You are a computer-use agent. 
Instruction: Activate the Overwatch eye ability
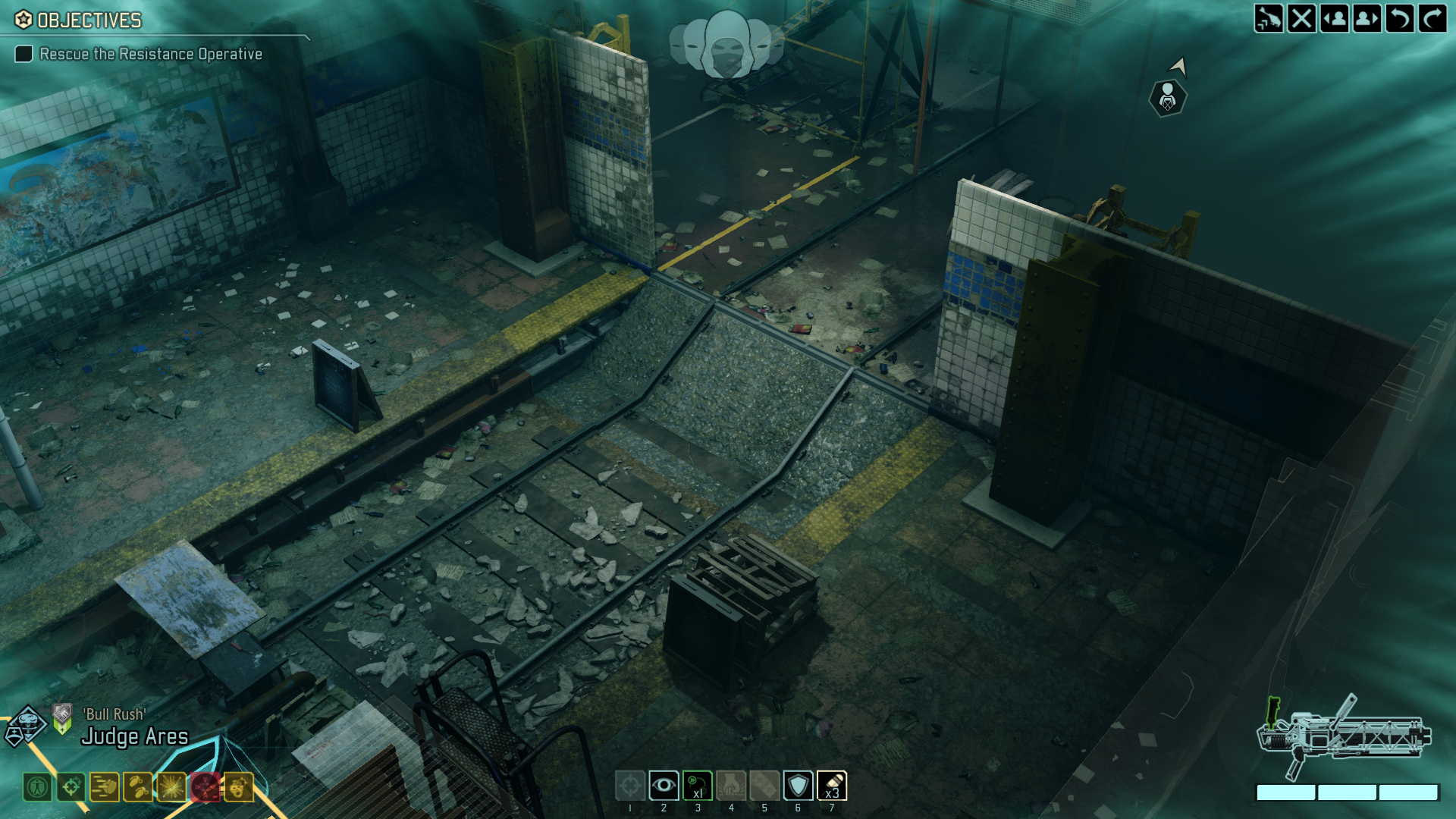click(664, 786)
